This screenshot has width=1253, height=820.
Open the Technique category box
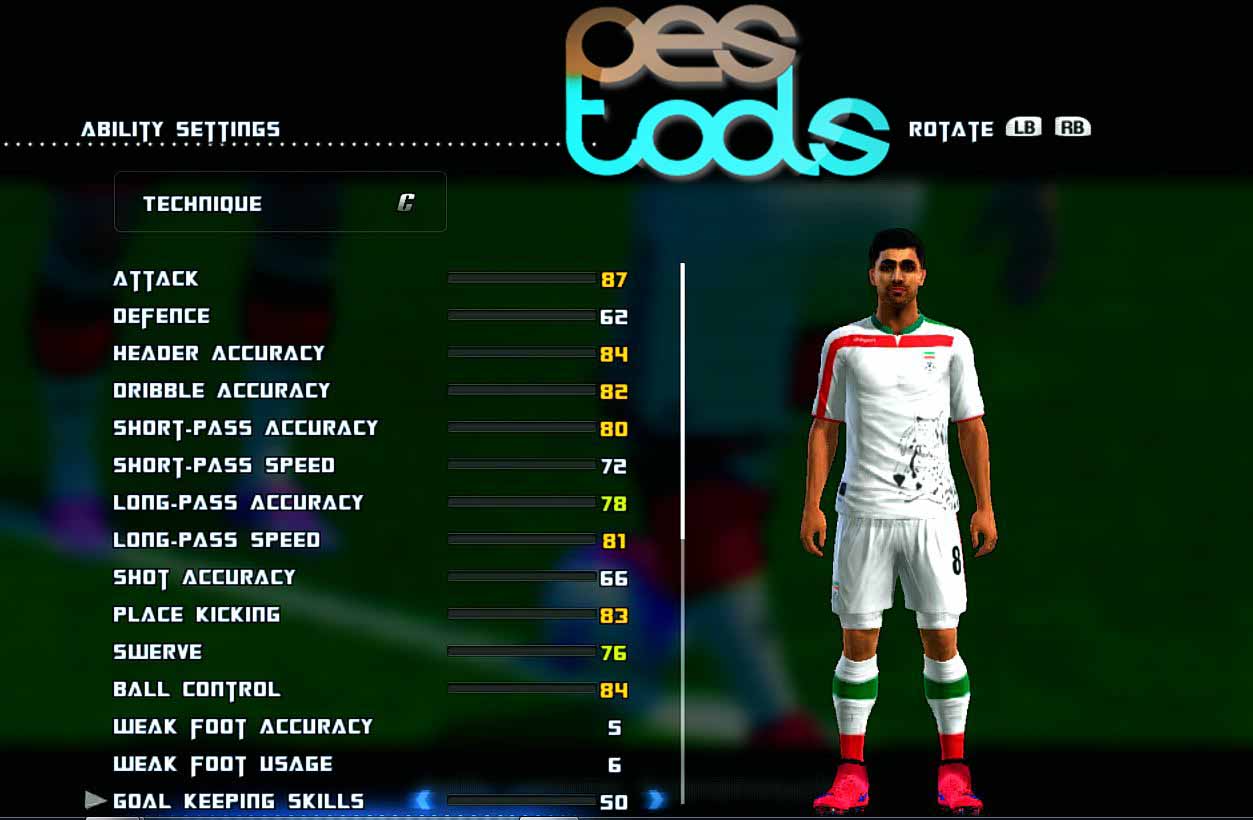(x=280, y=203)
